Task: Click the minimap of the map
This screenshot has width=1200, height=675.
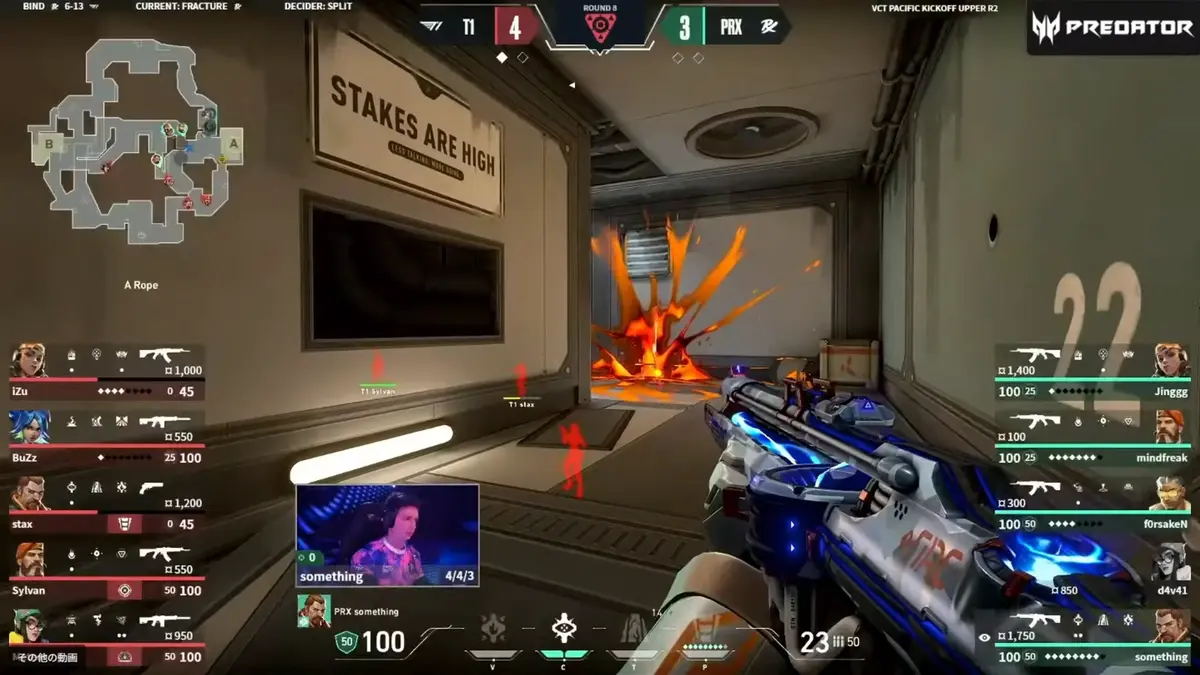Action: tap(137, 142)
